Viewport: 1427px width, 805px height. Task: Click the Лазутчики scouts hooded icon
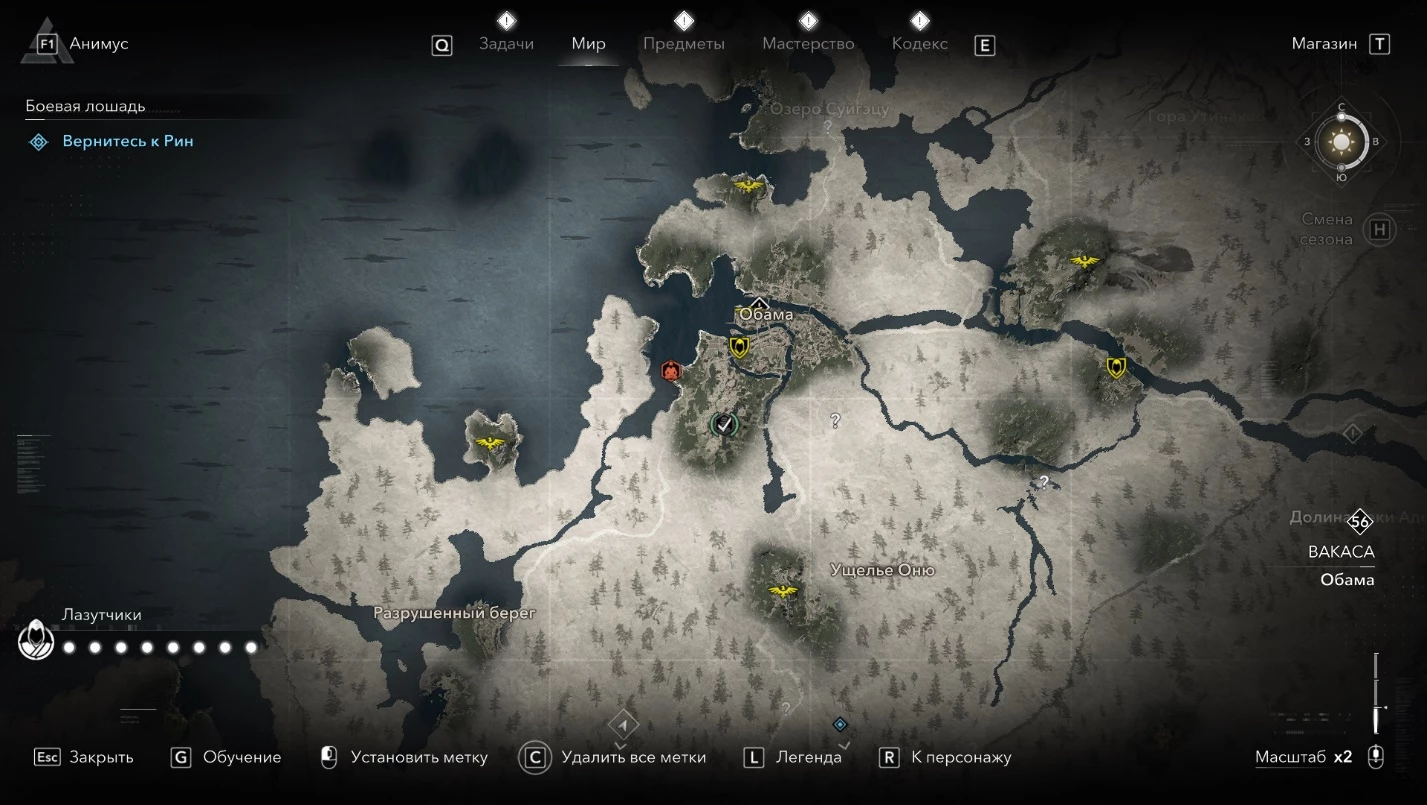tap(36, 640)
